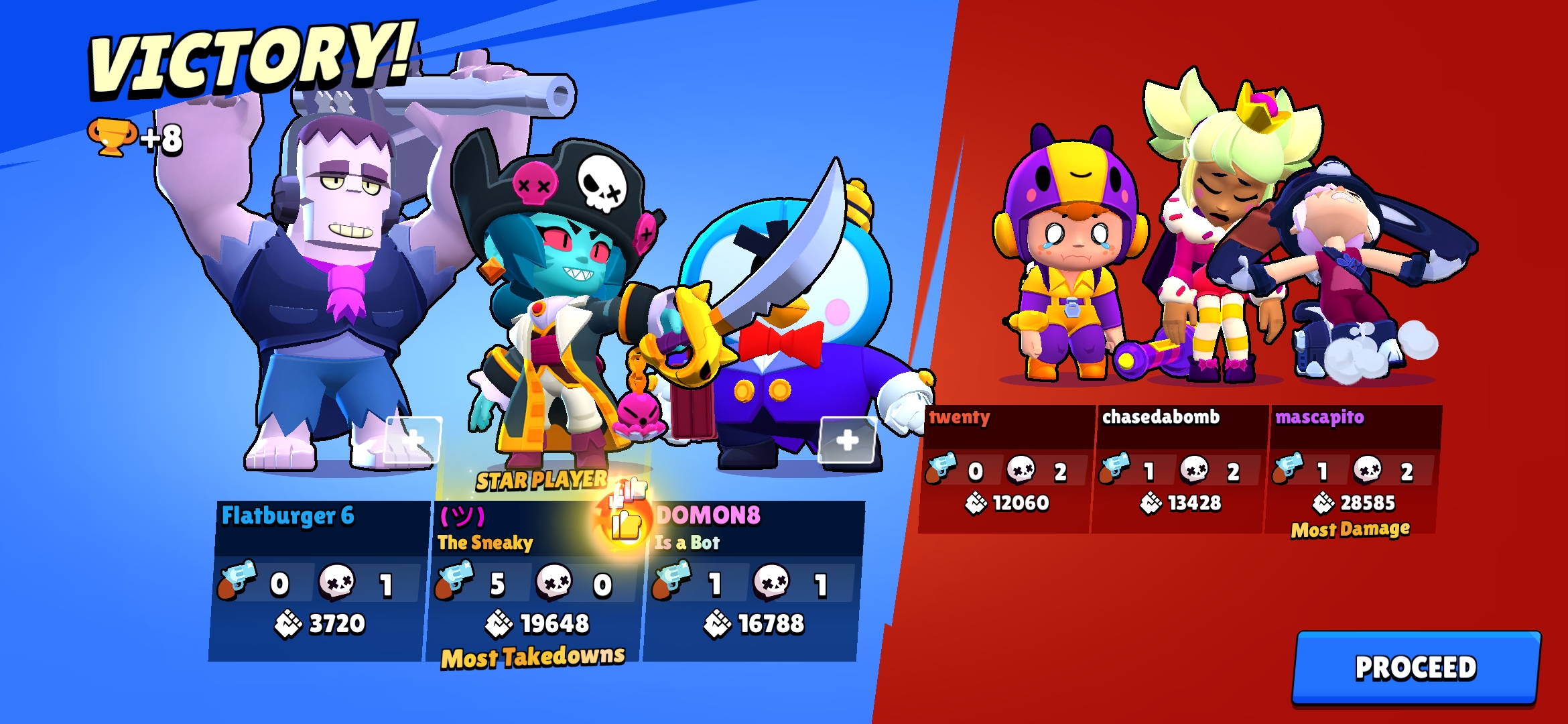The width and height of the screenshot is (1568, 724).
Task: Add Flatburger 6 as friend via plus button
Action: pos(413,440)
